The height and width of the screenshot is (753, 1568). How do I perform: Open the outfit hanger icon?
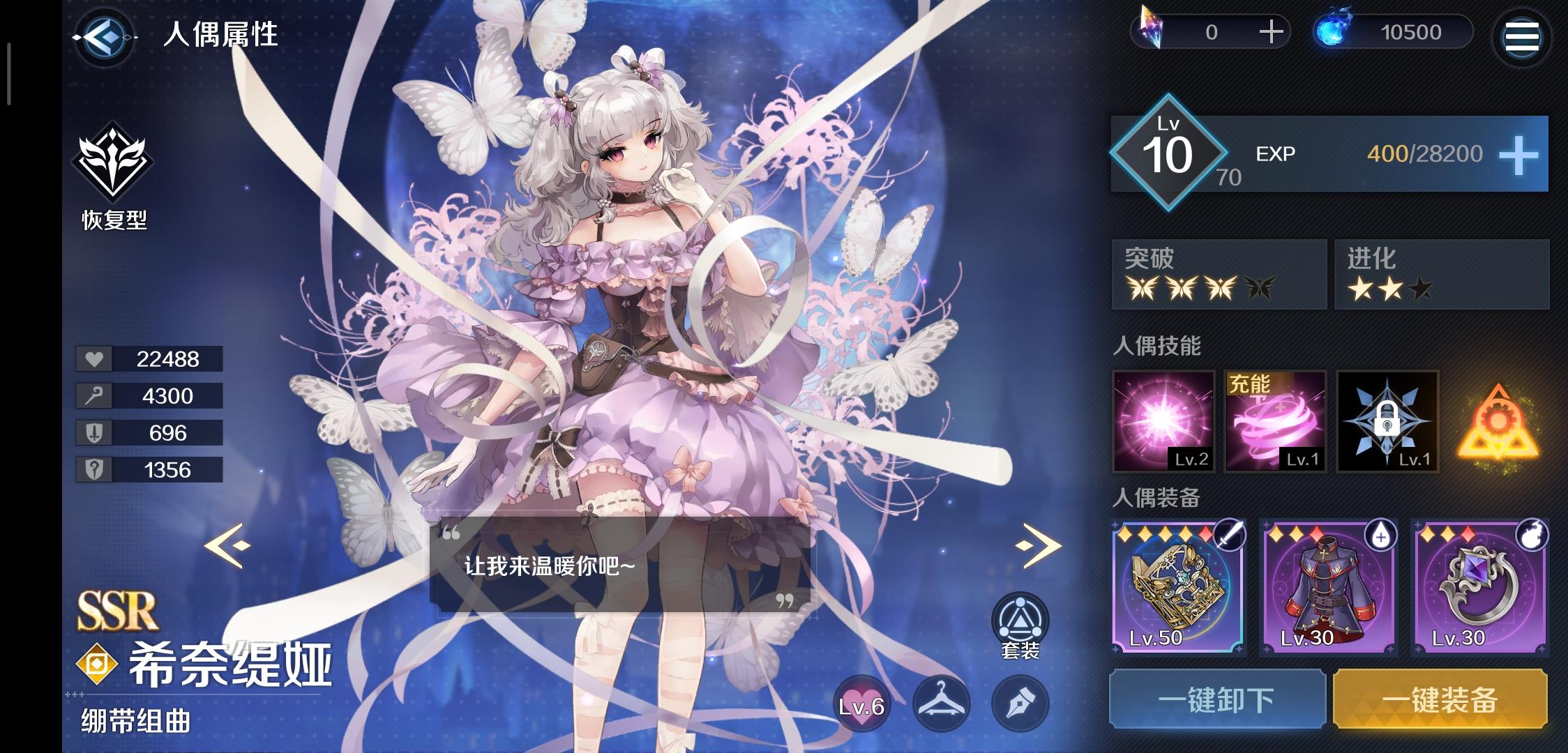click(941, 704)
